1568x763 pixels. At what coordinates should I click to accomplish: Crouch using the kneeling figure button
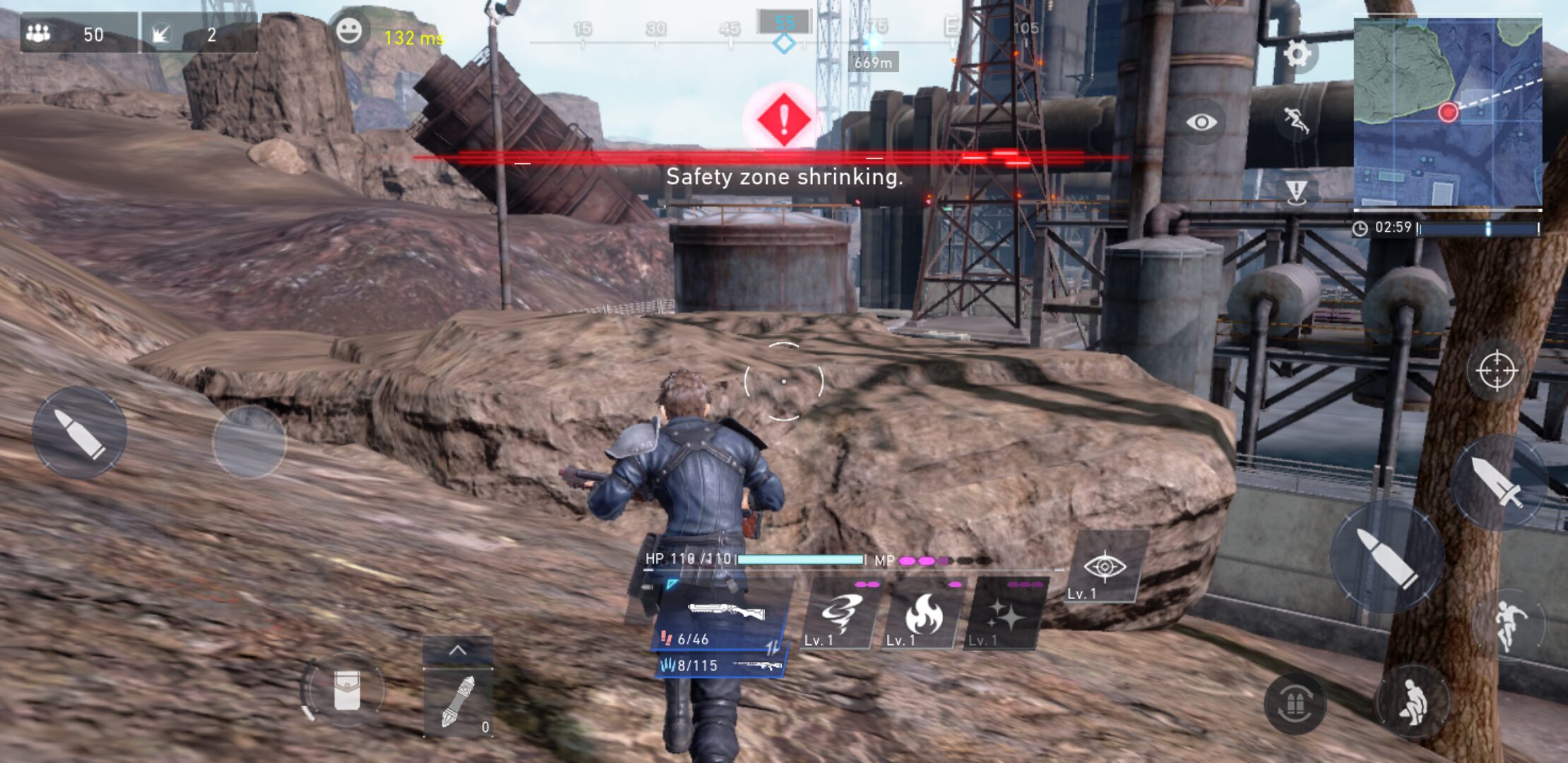point(1411,702)
